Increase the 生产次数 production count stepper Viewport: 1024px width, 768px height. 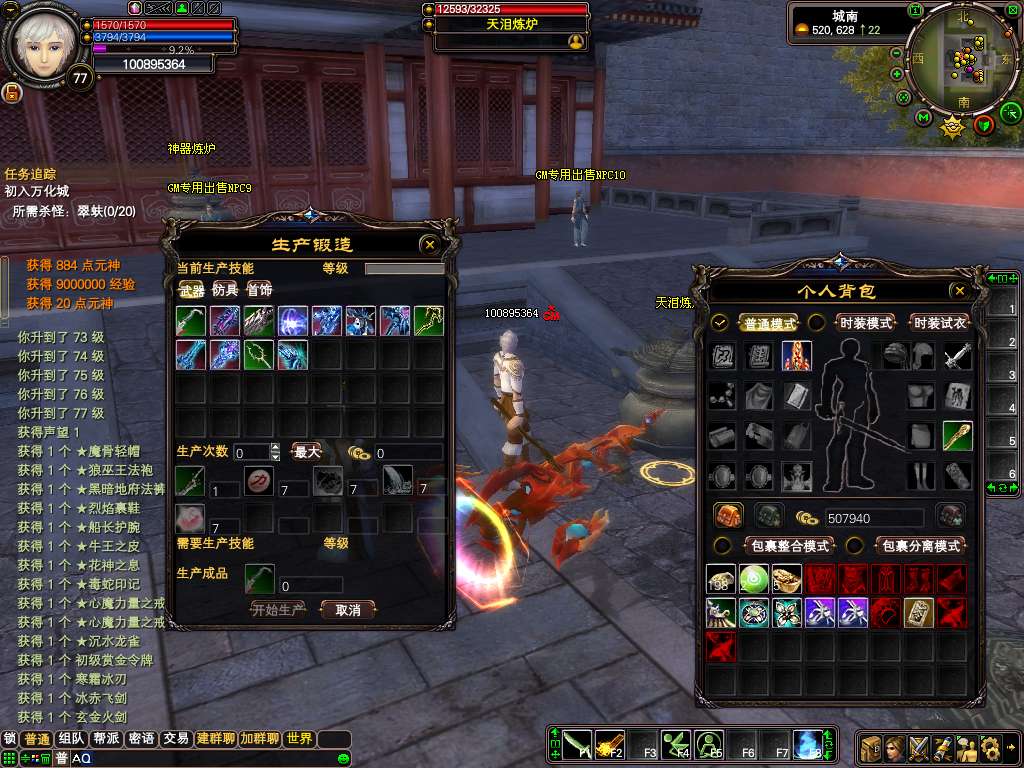pyautogui.click(x=275, y=448)
